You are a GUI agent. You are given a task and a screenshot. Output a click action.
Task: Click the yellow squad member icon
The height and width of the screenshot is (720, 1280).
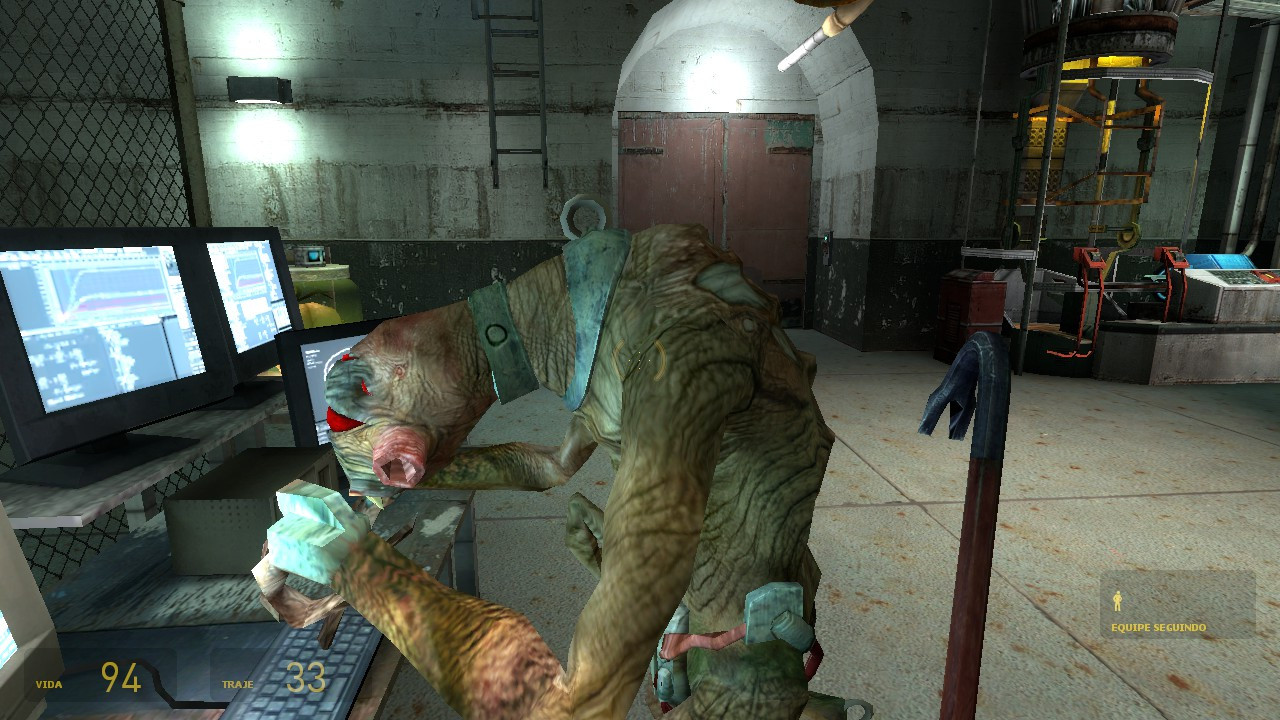[x=1118, y=601]
